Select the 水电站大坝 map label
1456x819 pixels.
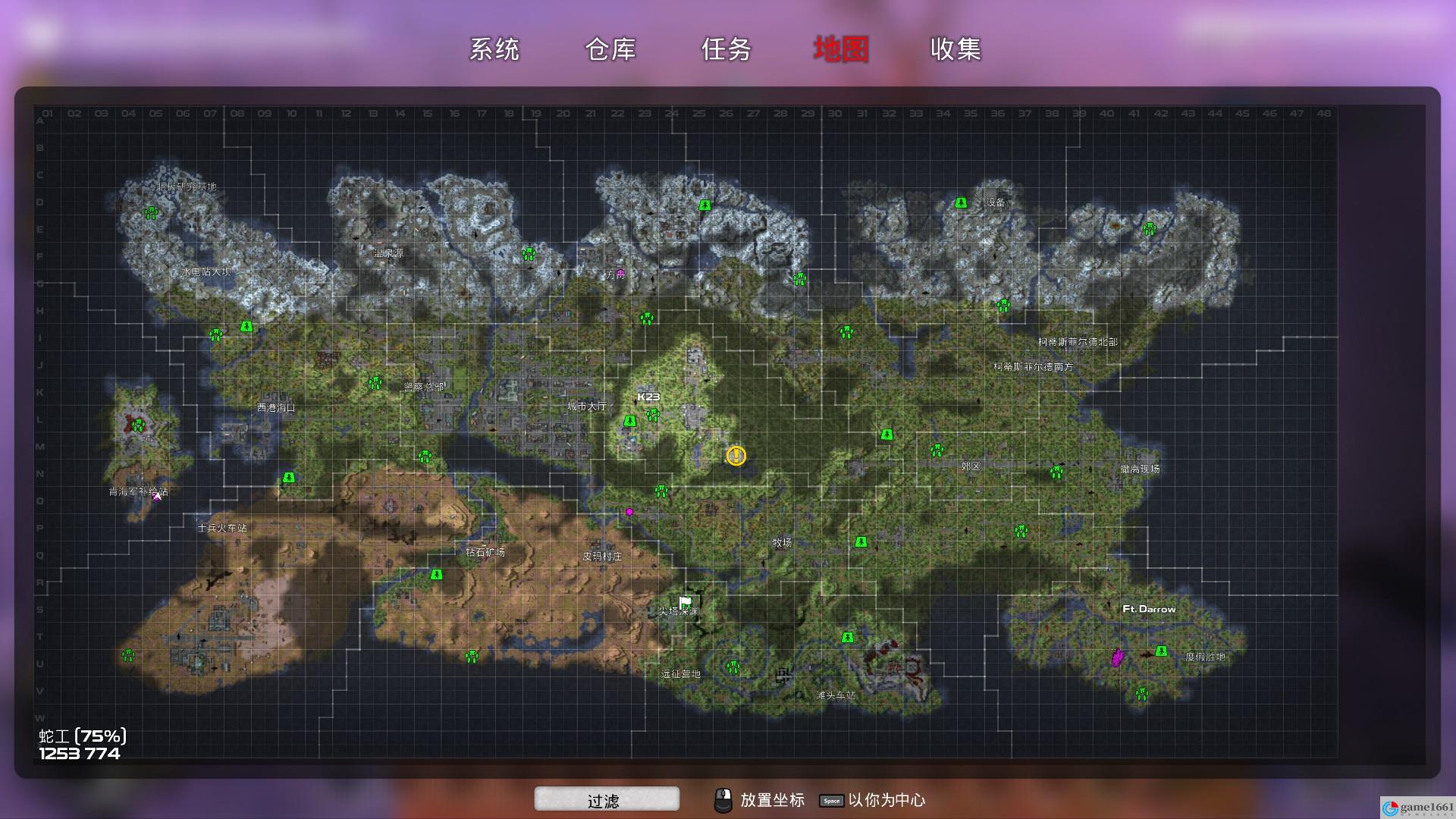click(206, 271)
